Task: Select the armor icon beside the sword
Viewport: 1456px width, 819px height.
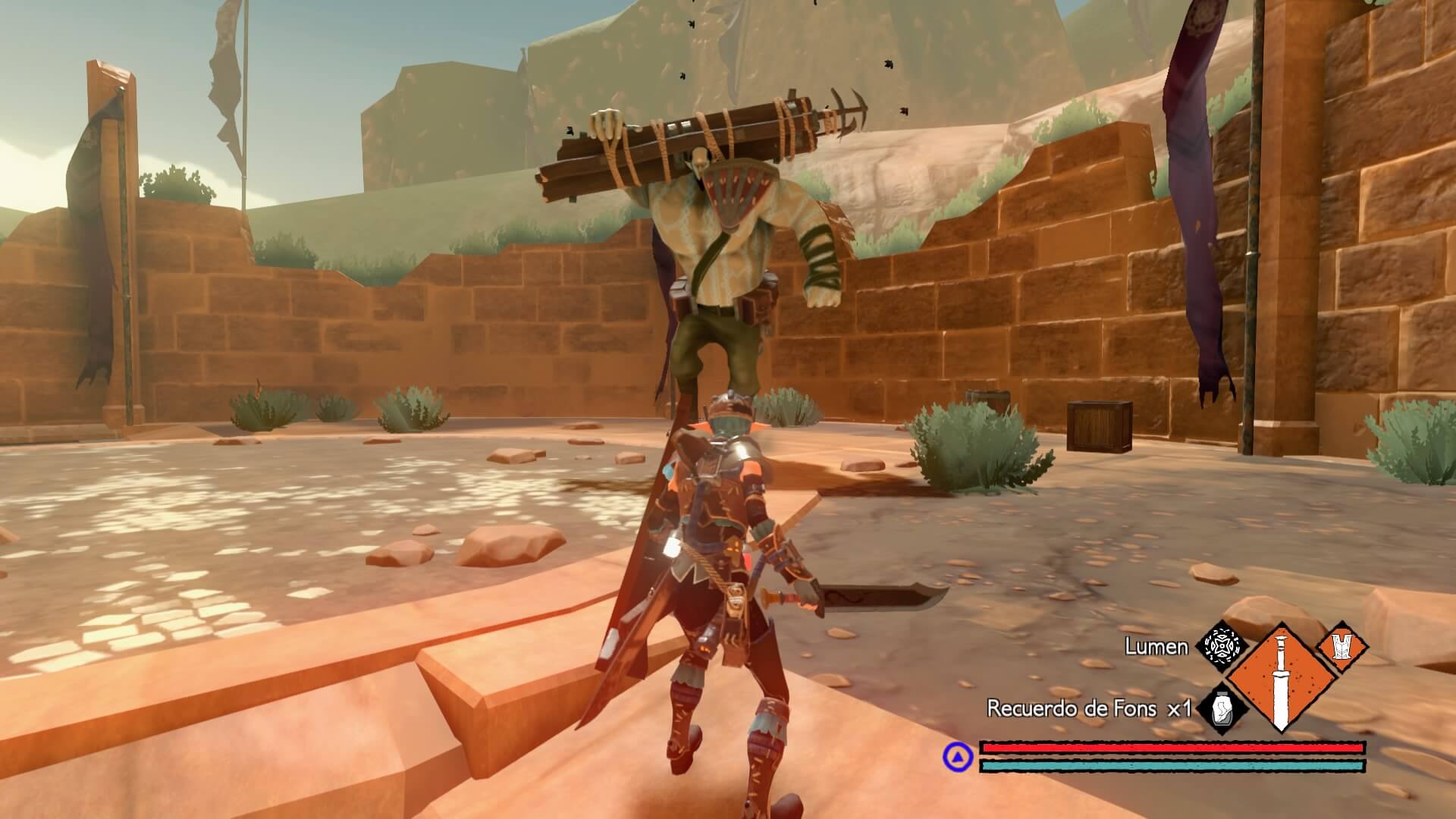Action: click(x=1342, y=647)
